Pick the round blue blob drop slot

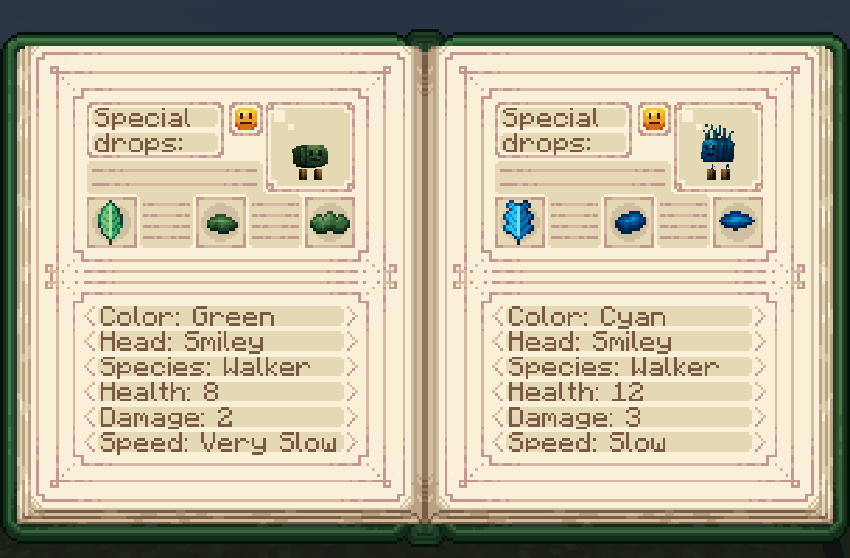tap(629, 222)
